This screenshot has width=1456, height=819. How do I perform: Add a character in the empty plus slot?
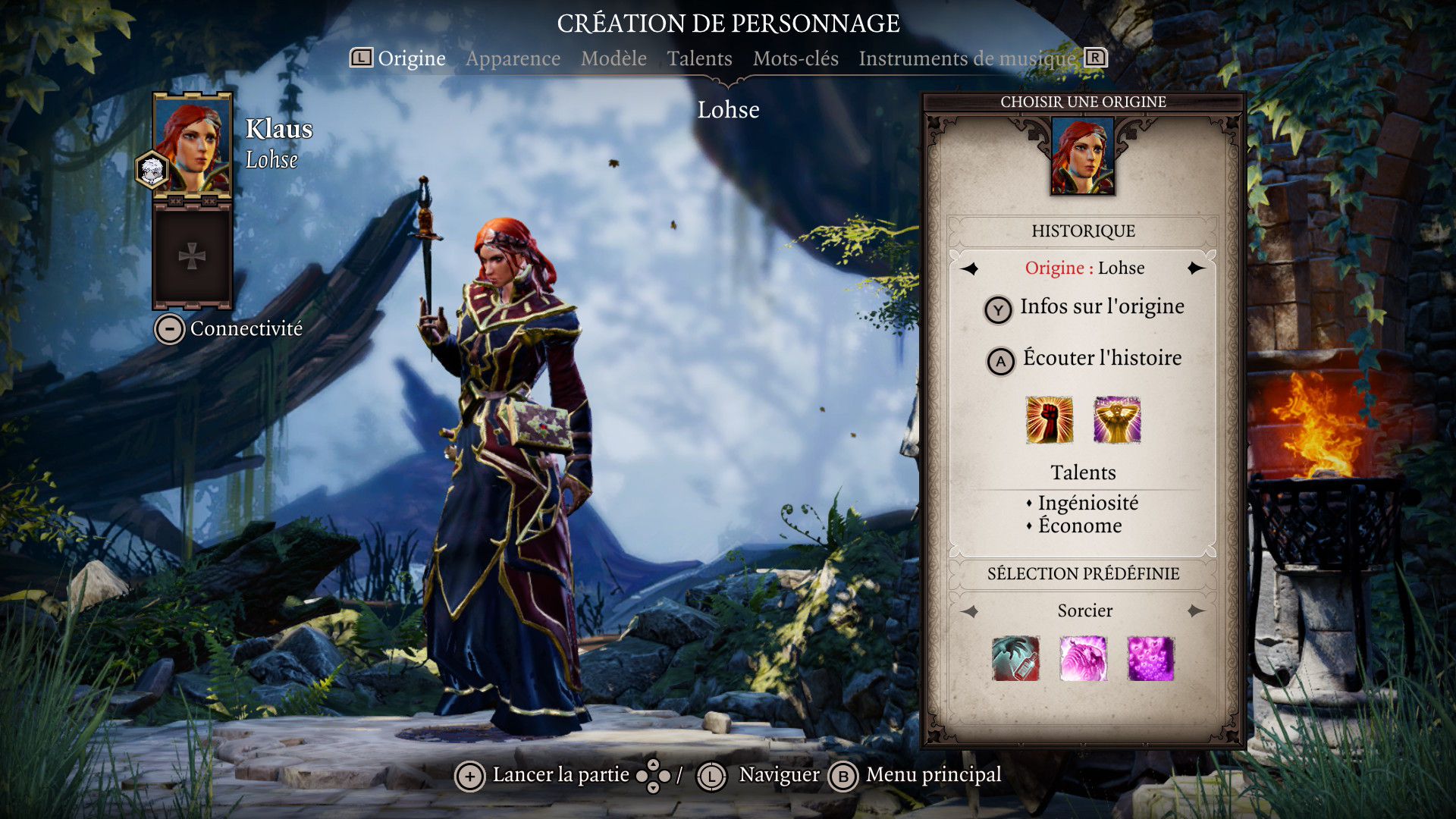(x=192, y=257)
